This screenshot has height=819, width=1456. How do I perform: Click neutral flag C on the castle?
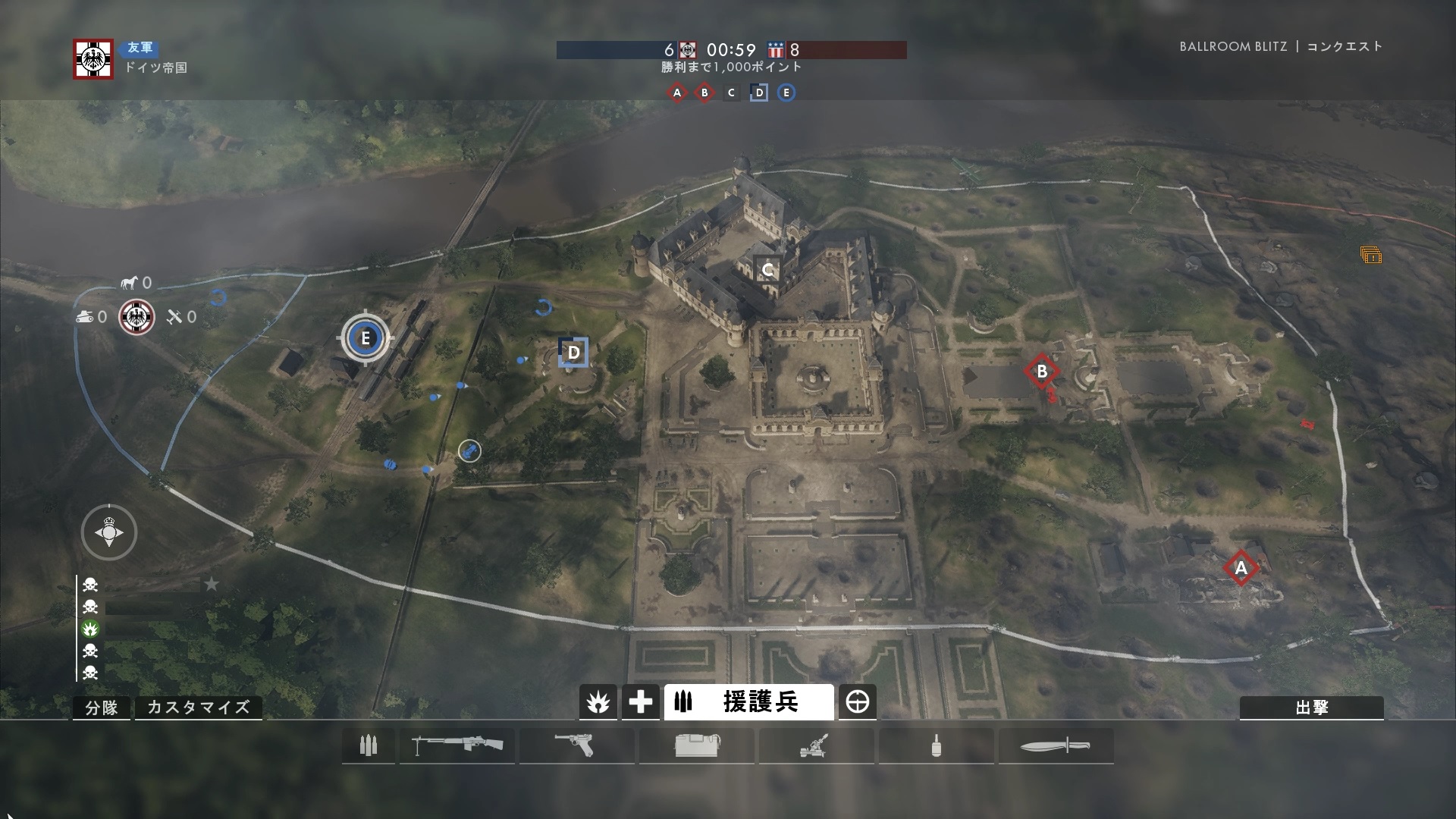coord(767,269)
